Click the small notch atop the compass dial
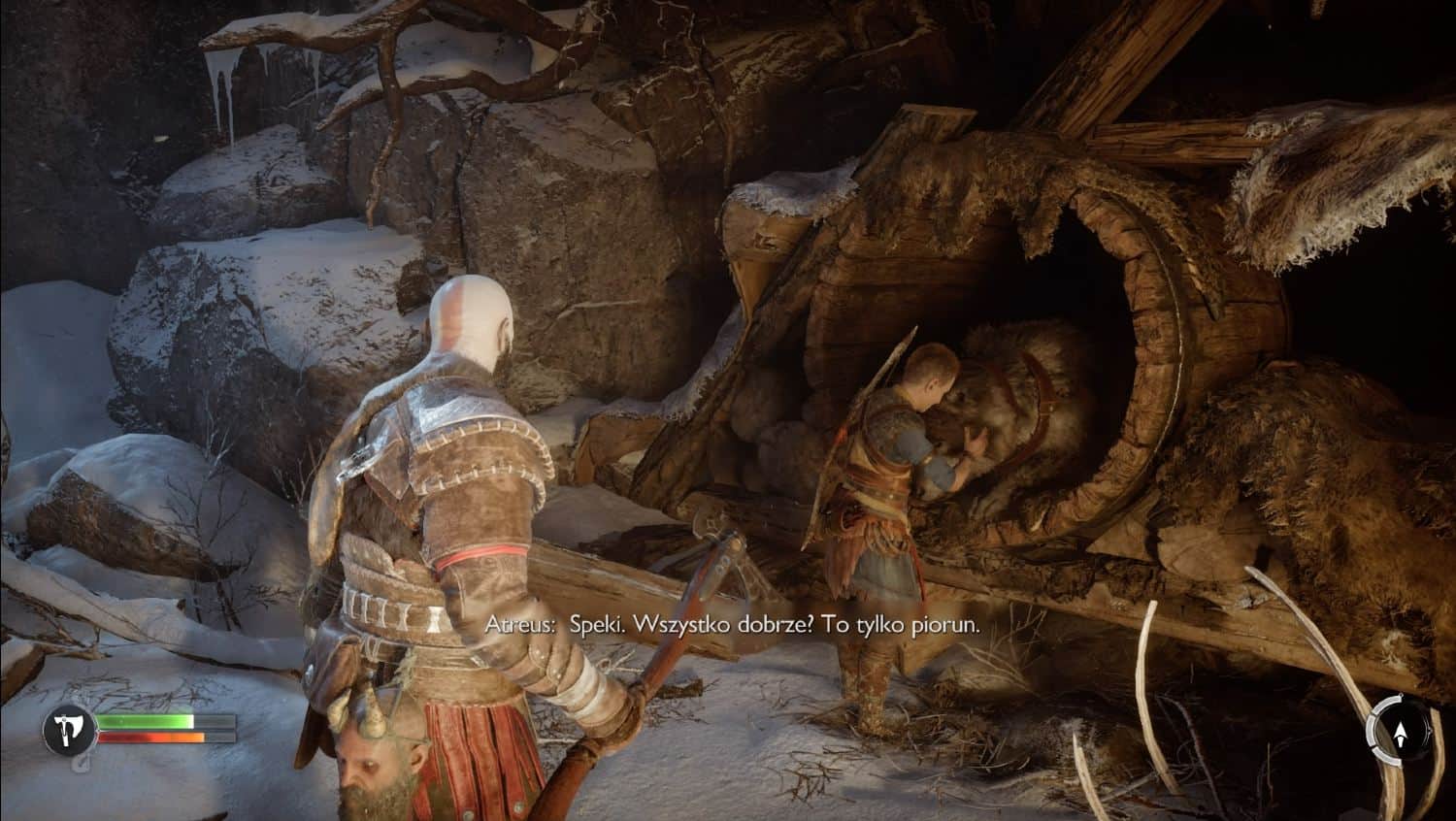Viewport: 1456px width, 821px height. pyautogui.click(x=1402, y=693)
